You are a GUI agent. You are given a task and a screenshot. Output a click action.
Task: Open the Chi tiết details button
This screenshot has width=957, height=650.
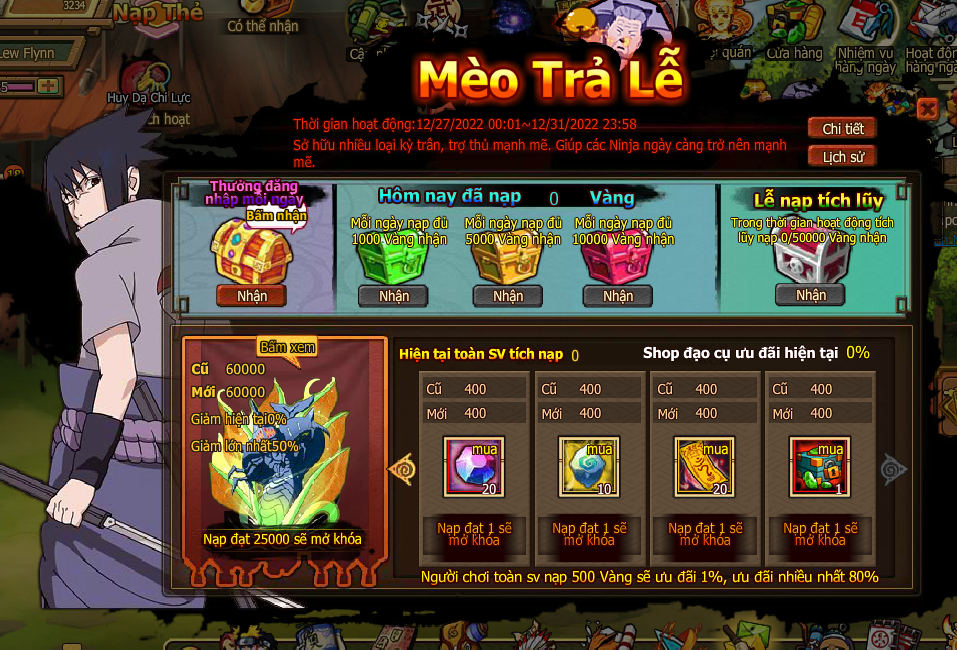click(842, 129)
